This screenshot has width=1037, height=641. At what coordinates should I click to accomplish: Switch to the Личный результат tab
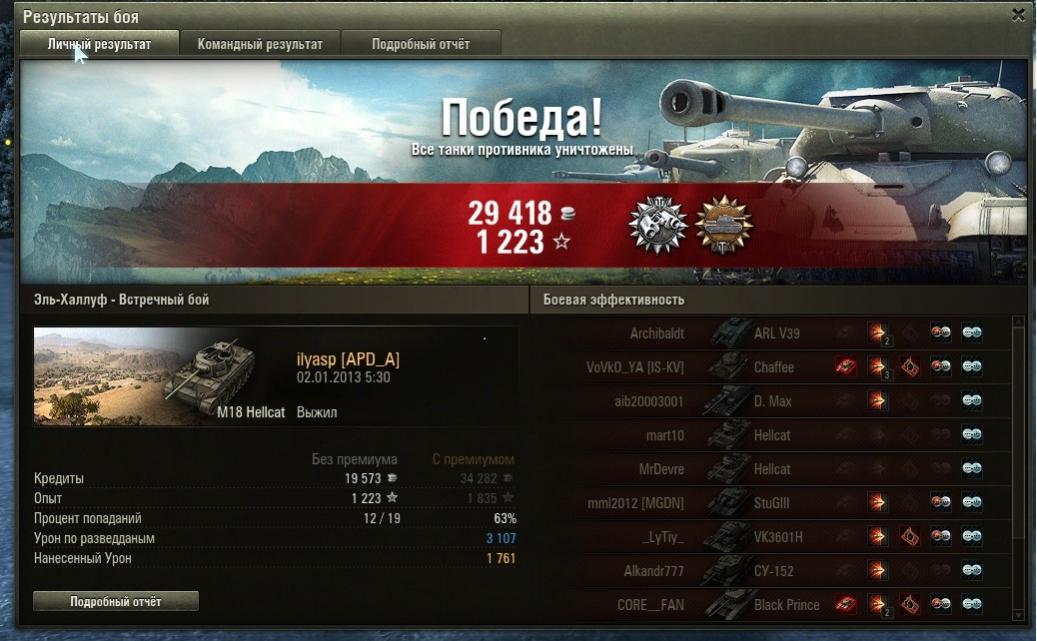(x=99, y=44)
